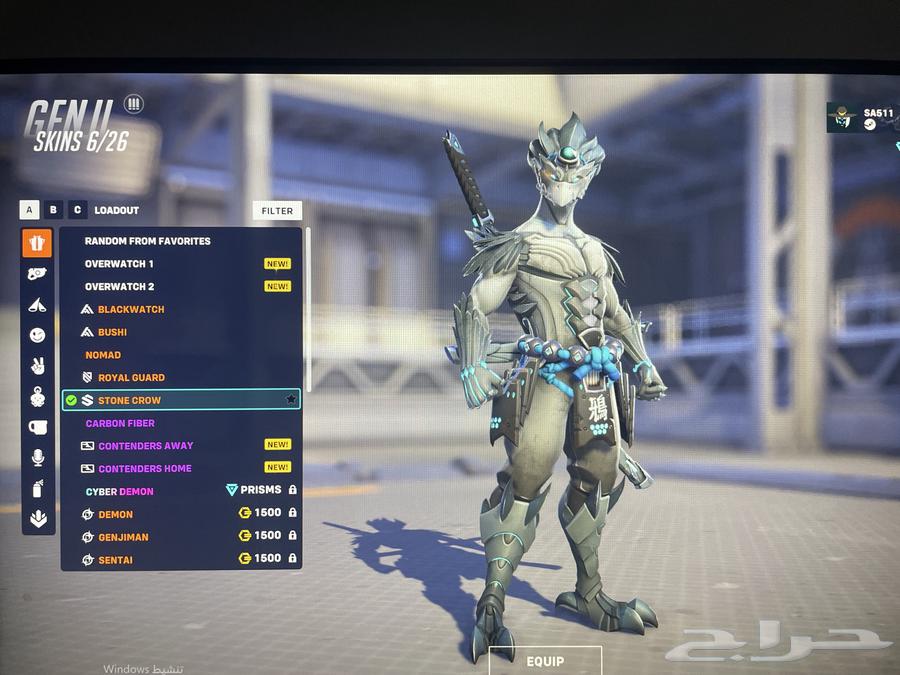Open the voice lines microphone category

pyautogui.click(x=38, y=457)
